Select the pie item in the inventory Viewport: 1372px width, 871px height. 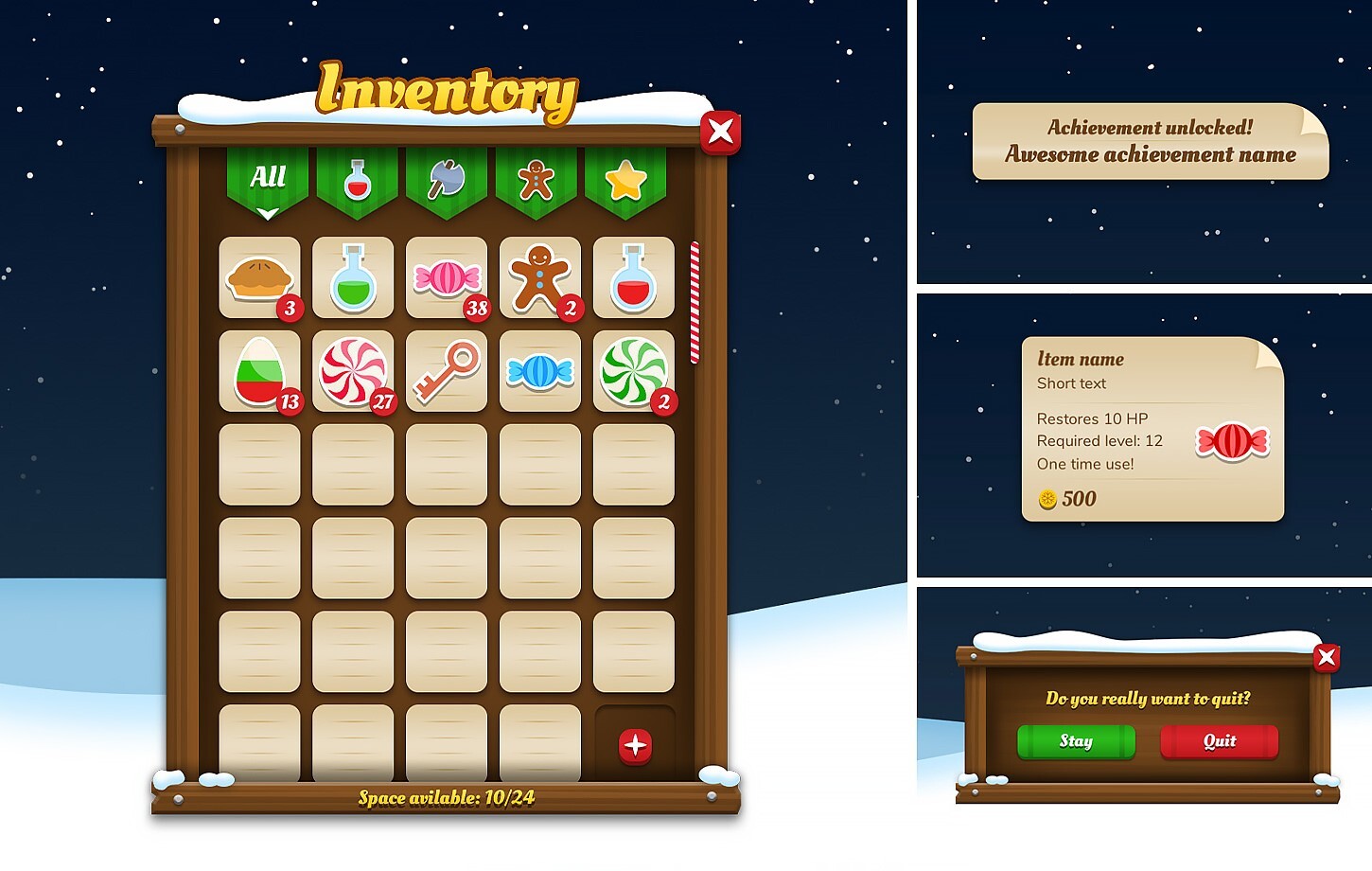click(259, 277)
